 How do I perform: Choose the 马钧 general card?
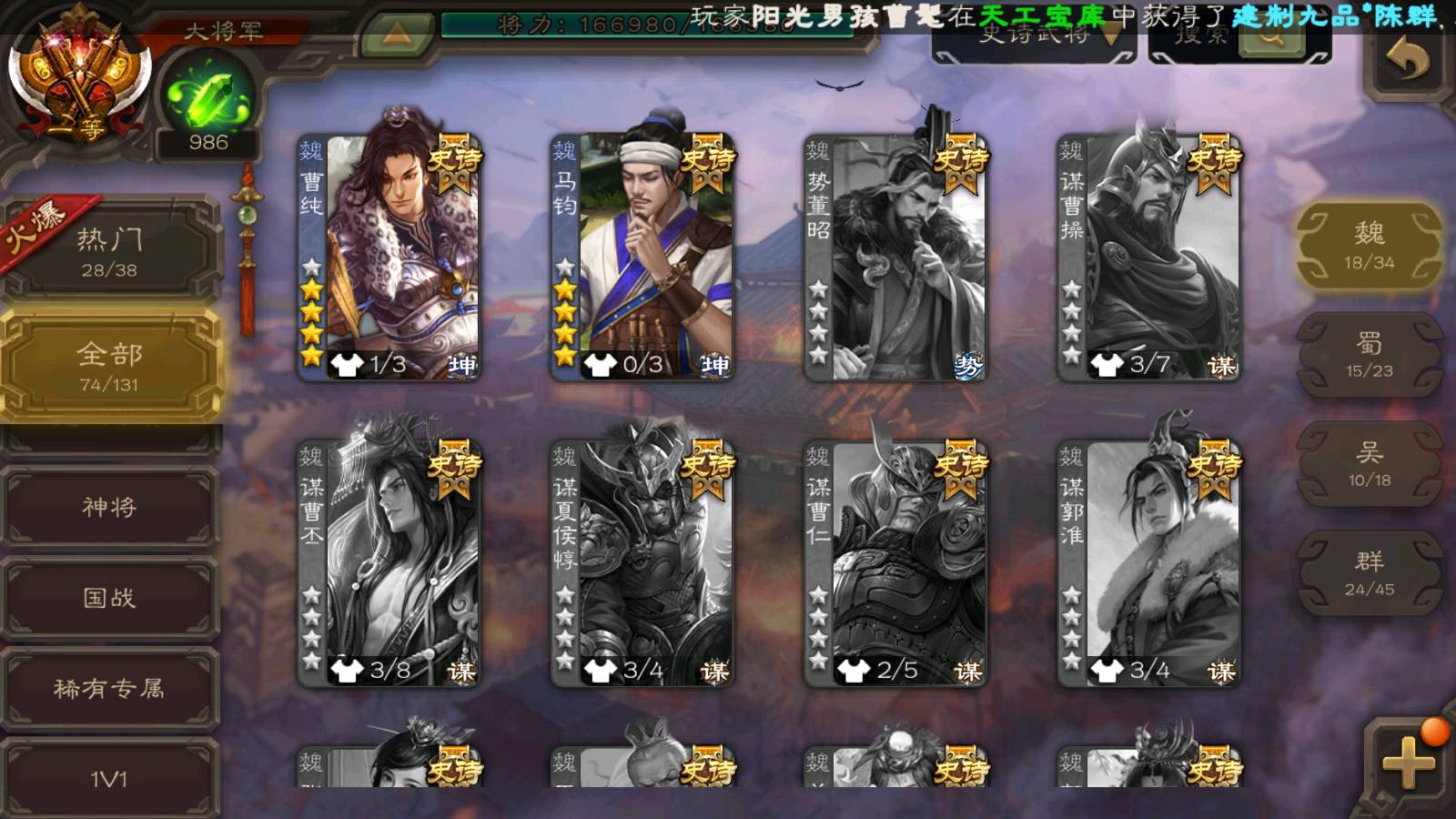pos(642,257)
